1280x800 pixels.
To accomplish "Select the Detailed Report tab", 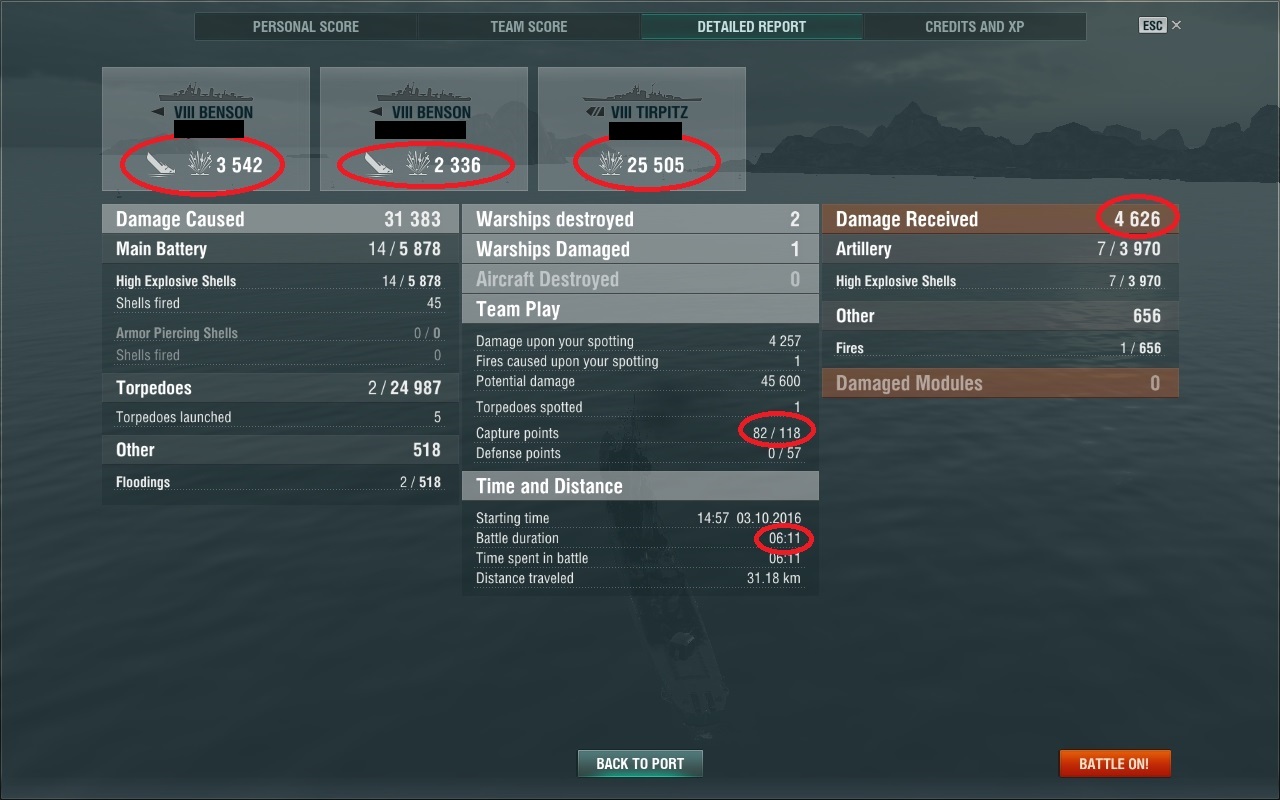I will click(751, 26).
